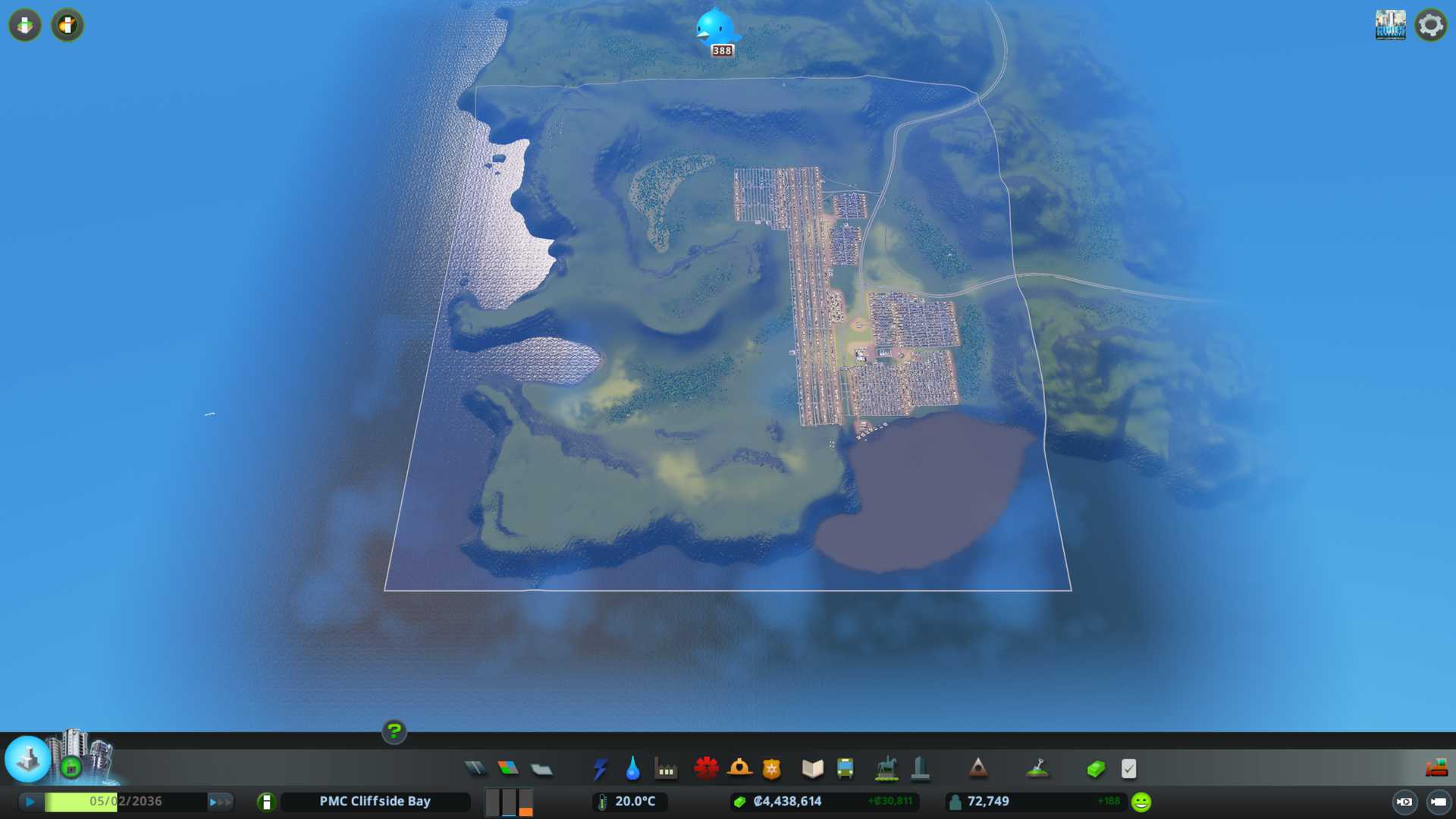This screenshot has height=819, width=1456.
Task: Open the Roads build menu
Action: pos(475,769)
